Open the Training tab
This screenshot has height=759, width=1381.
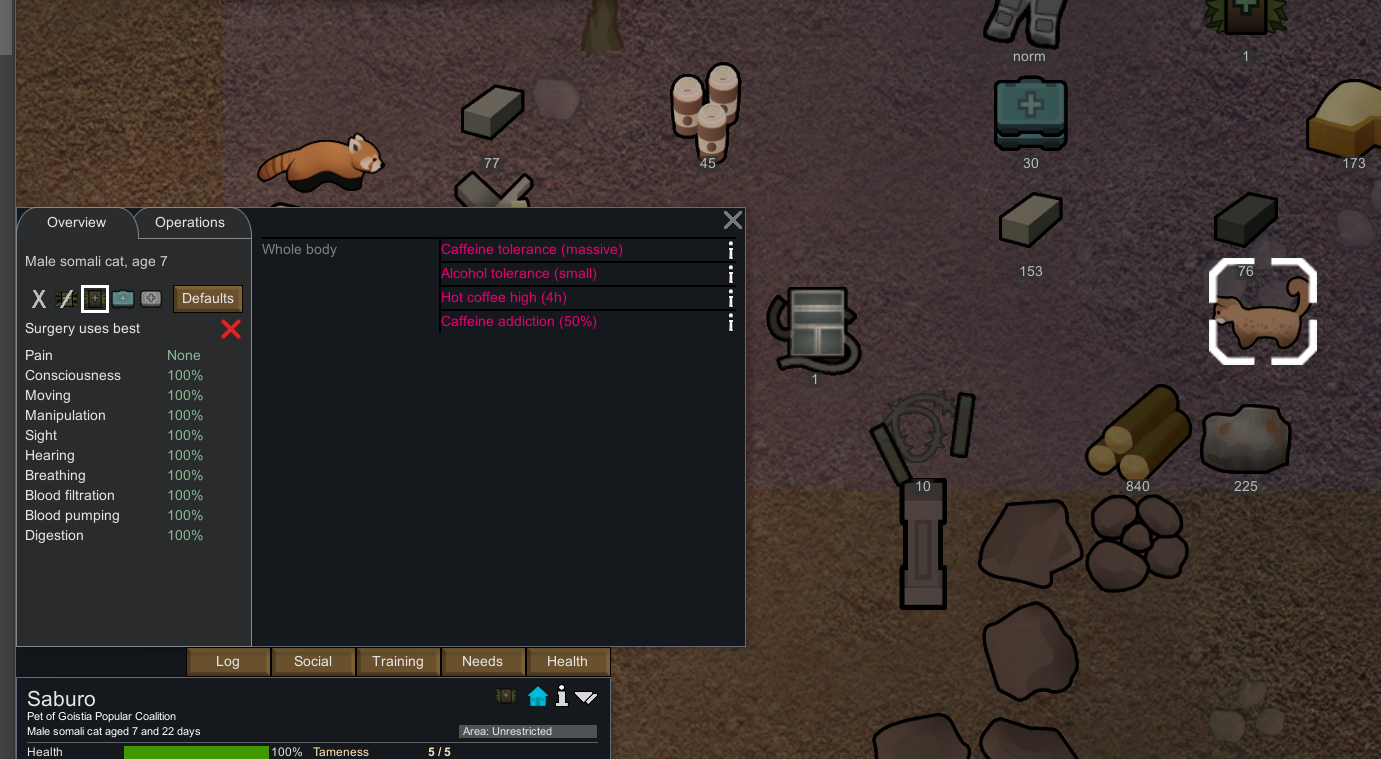[x=398, y=661]
